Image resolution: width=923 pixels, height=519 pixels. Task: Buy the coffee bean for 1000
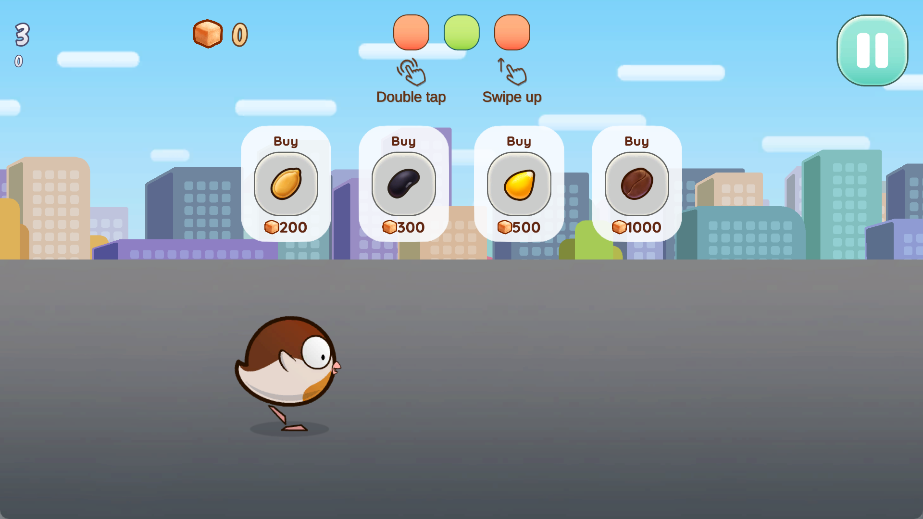(637, 184)
